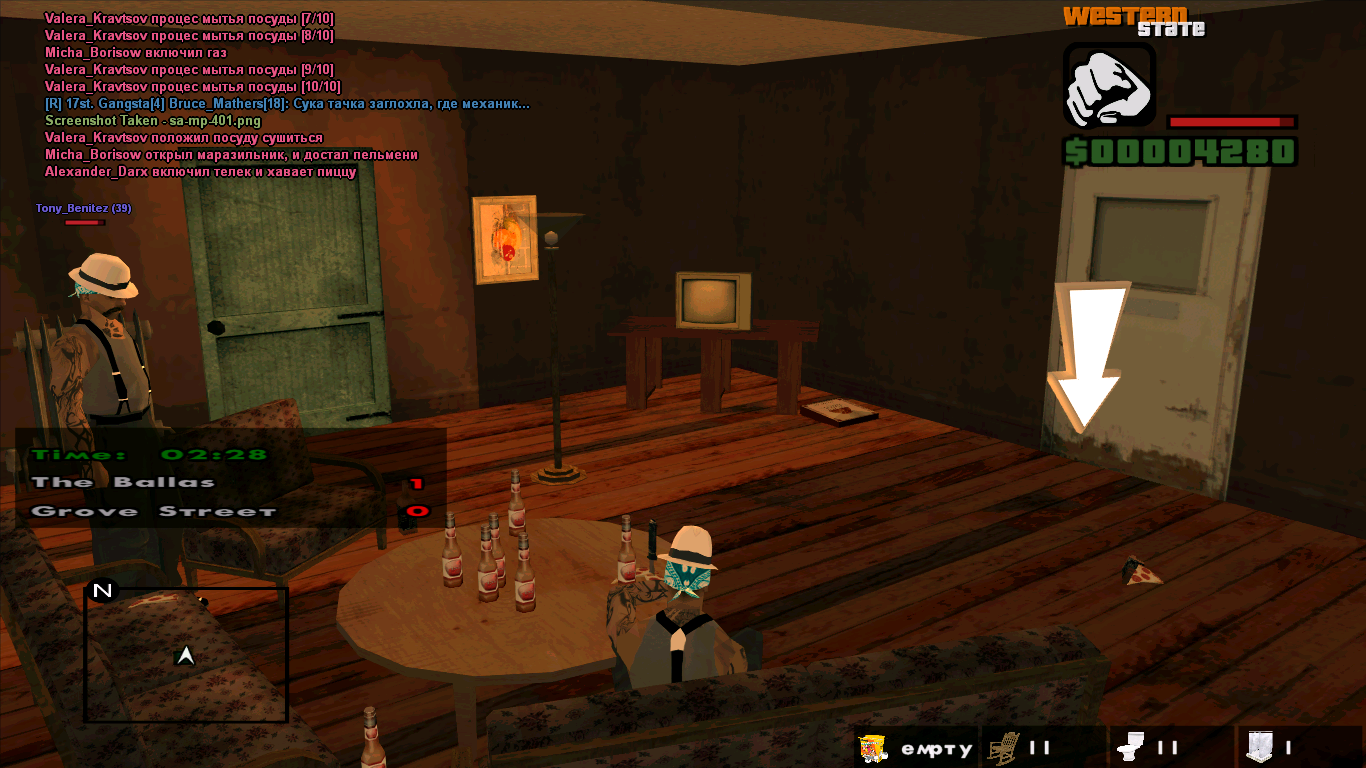Select the fist weapon icon
1366x768 pixels.
(1109, 84)
